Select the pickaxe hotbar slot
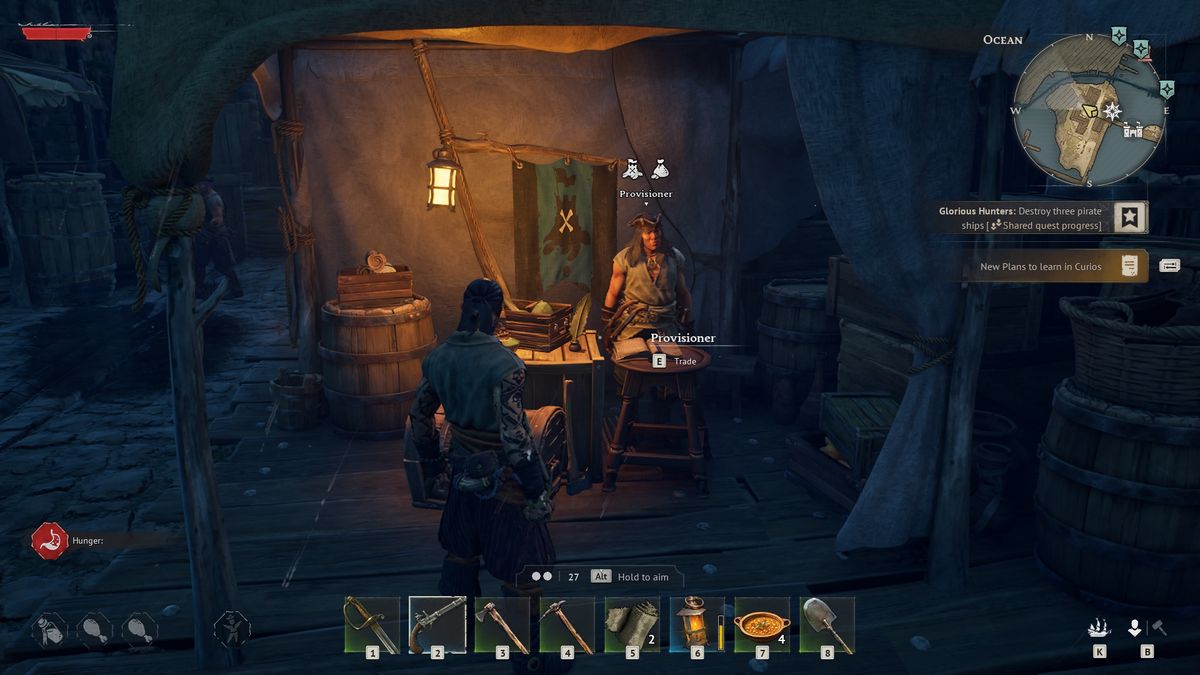The image size is (1200, 675). pos(567,625)
